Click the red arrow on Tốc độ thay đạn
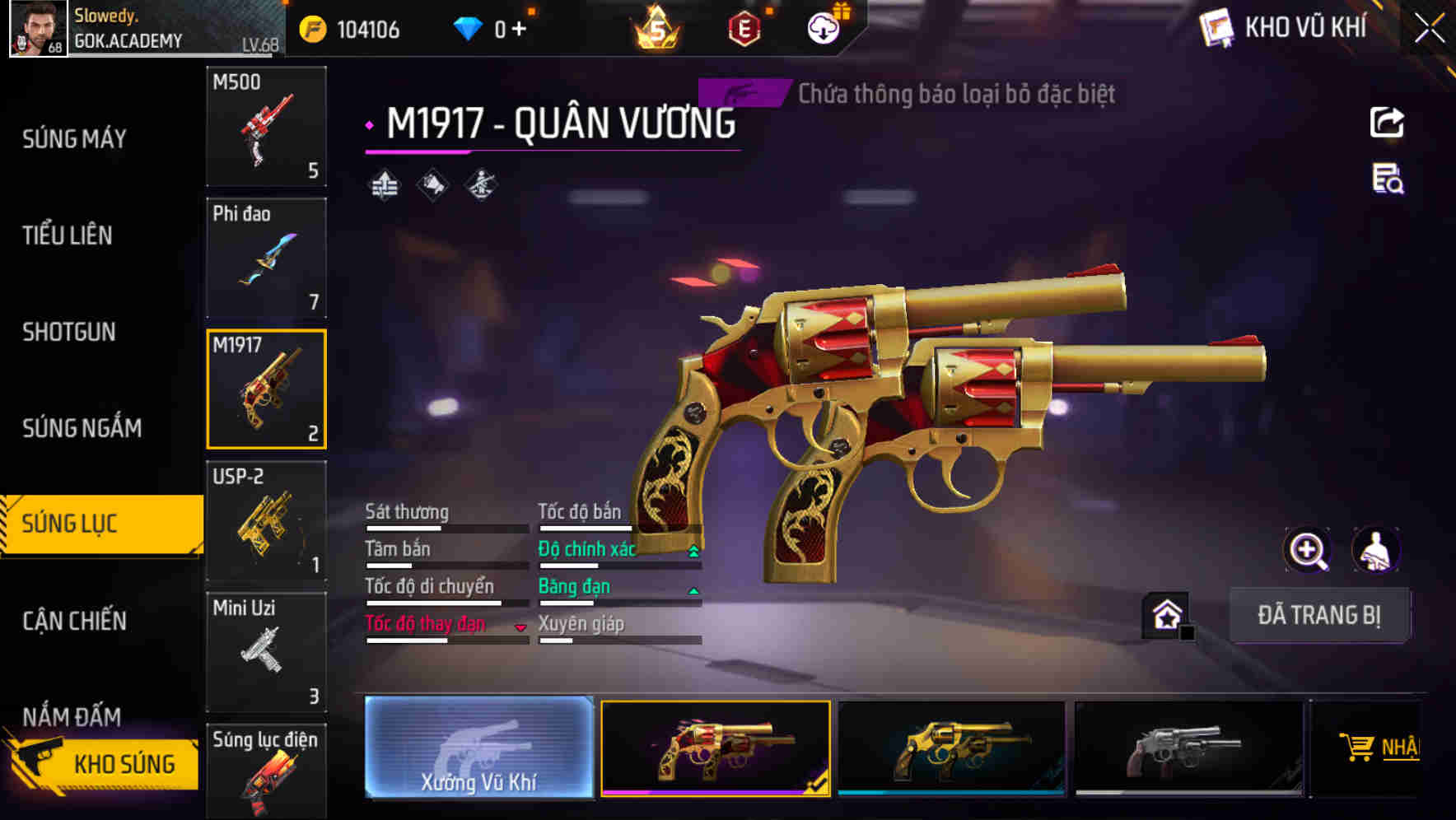1456x820 pixels. tap(520, 626)
